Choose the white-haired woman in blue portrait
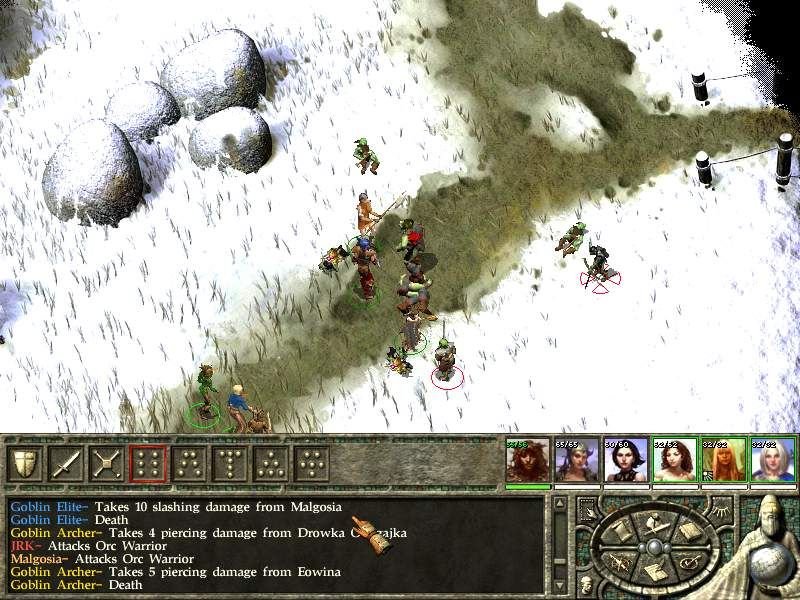 (772, 460)
